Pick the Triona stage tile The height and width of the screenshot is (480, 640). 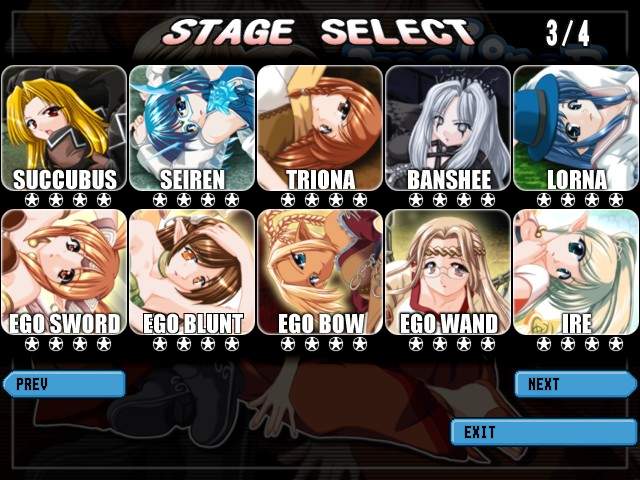320,128
